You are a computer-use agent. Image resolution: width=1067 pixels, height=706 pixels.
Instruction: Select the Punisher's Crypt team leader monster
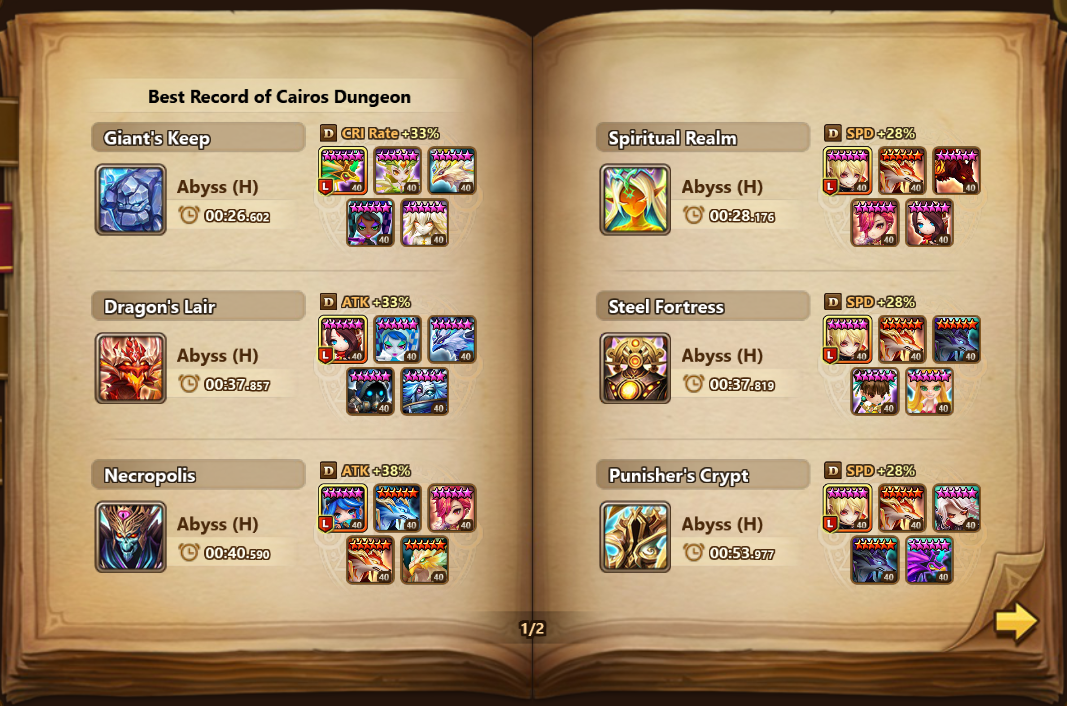tap(848, 509)
